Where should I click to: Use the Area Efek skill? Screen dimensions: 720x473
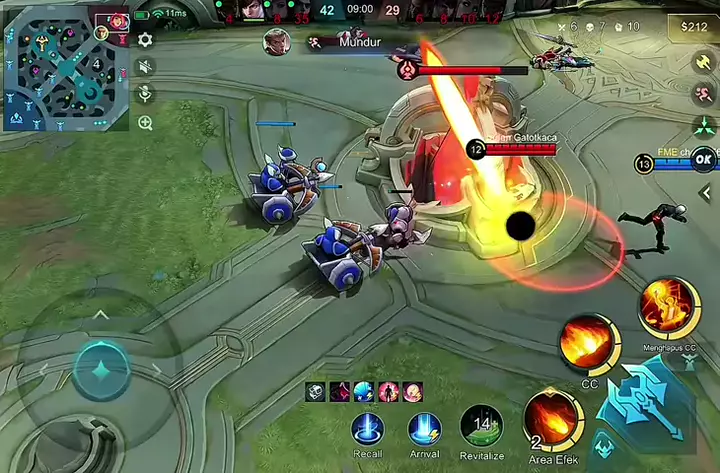[x=552, y=418]
